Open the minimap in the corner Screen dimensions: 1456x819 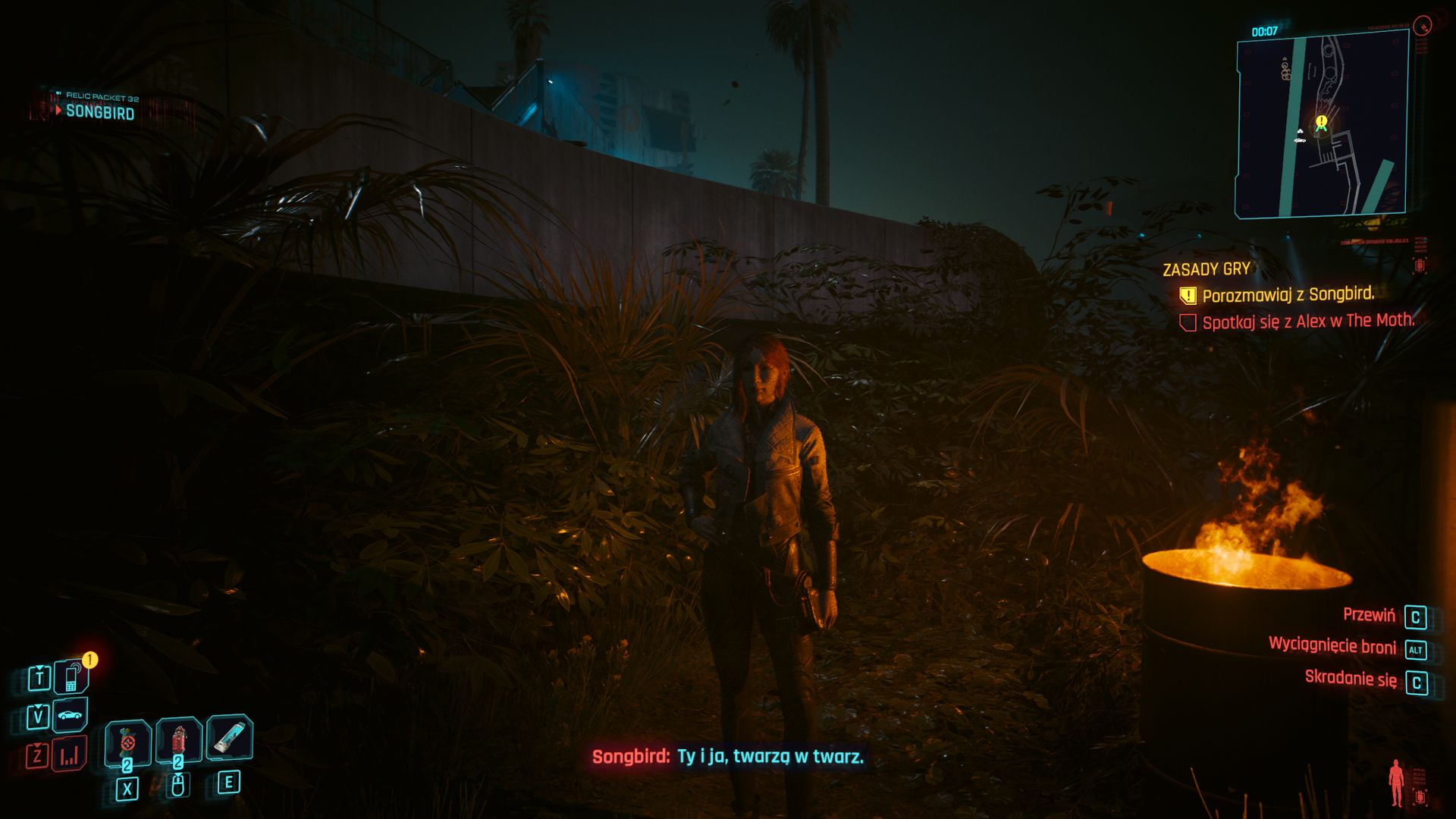point(1322,126)
